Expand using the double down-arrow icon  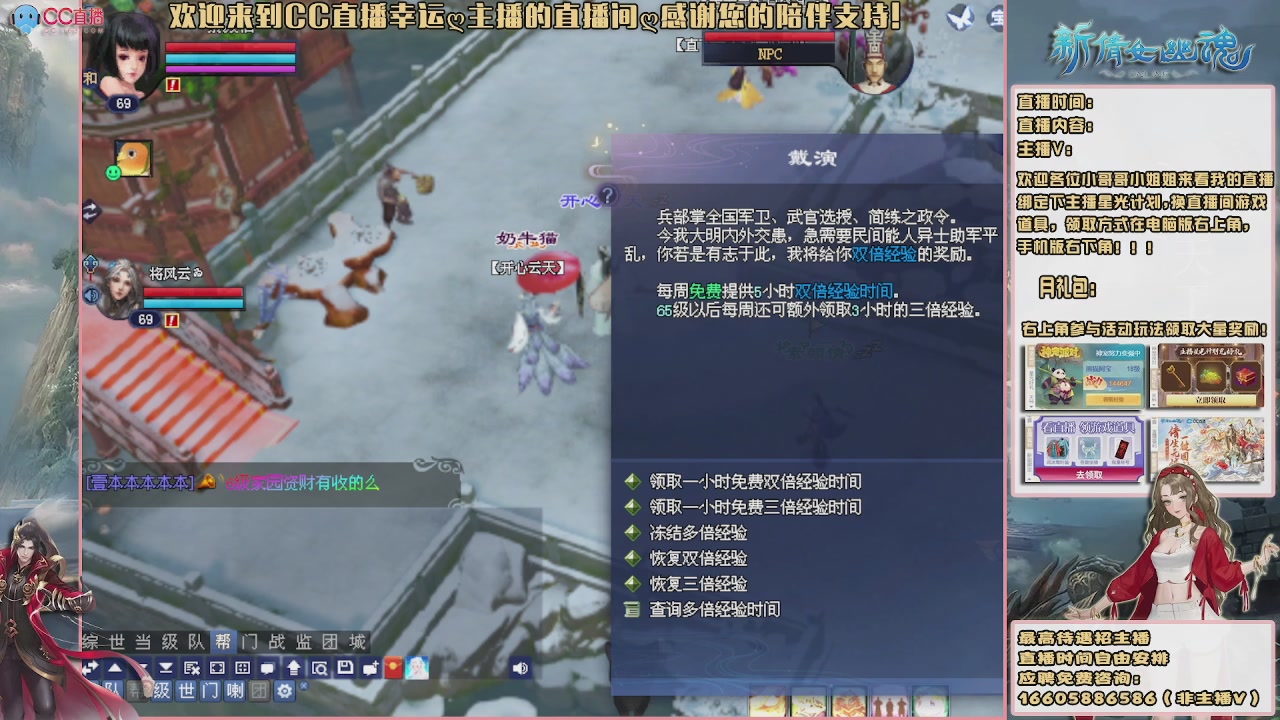tap(164, 668)
